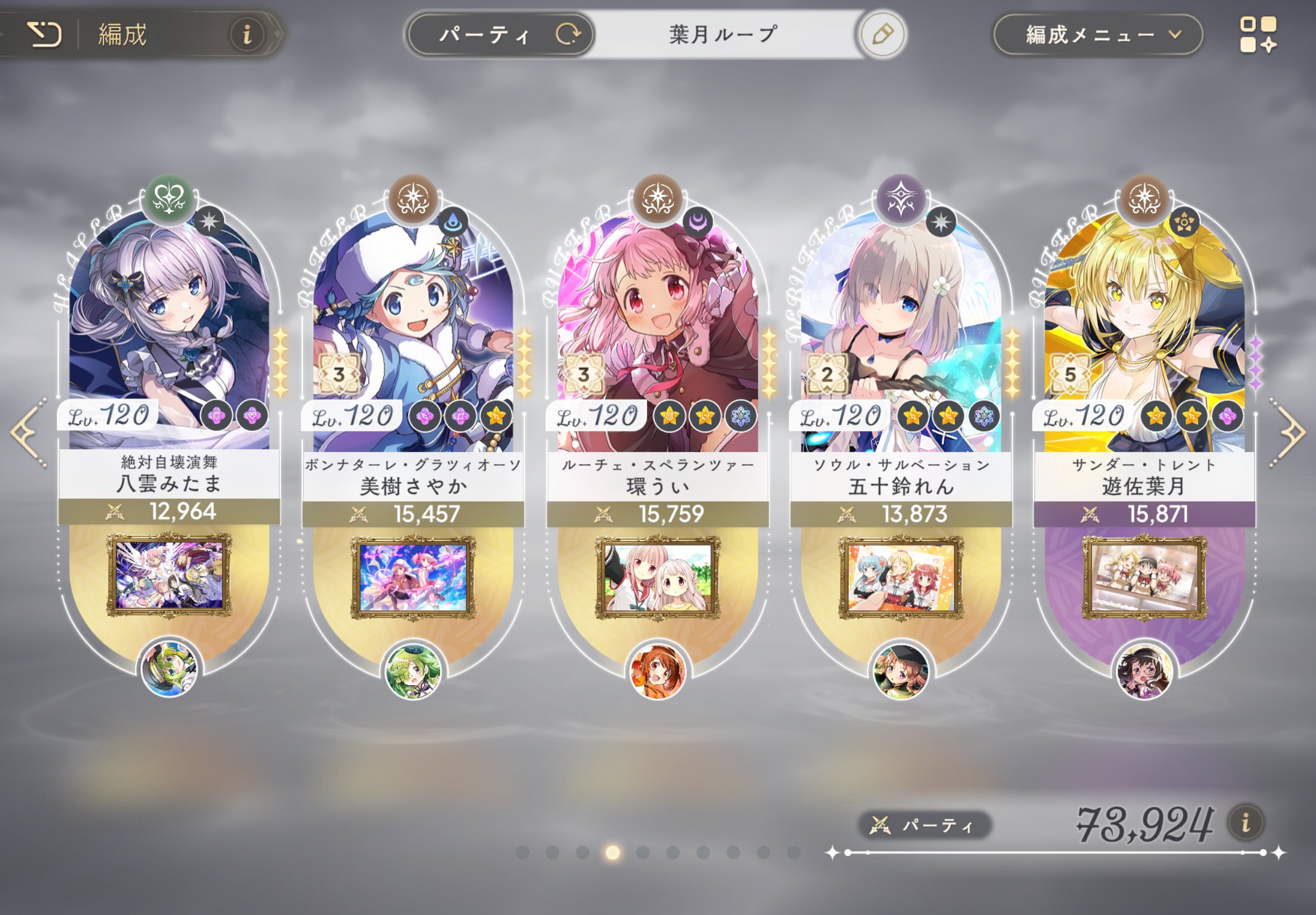Go back using the return arrow

point(44,35)
